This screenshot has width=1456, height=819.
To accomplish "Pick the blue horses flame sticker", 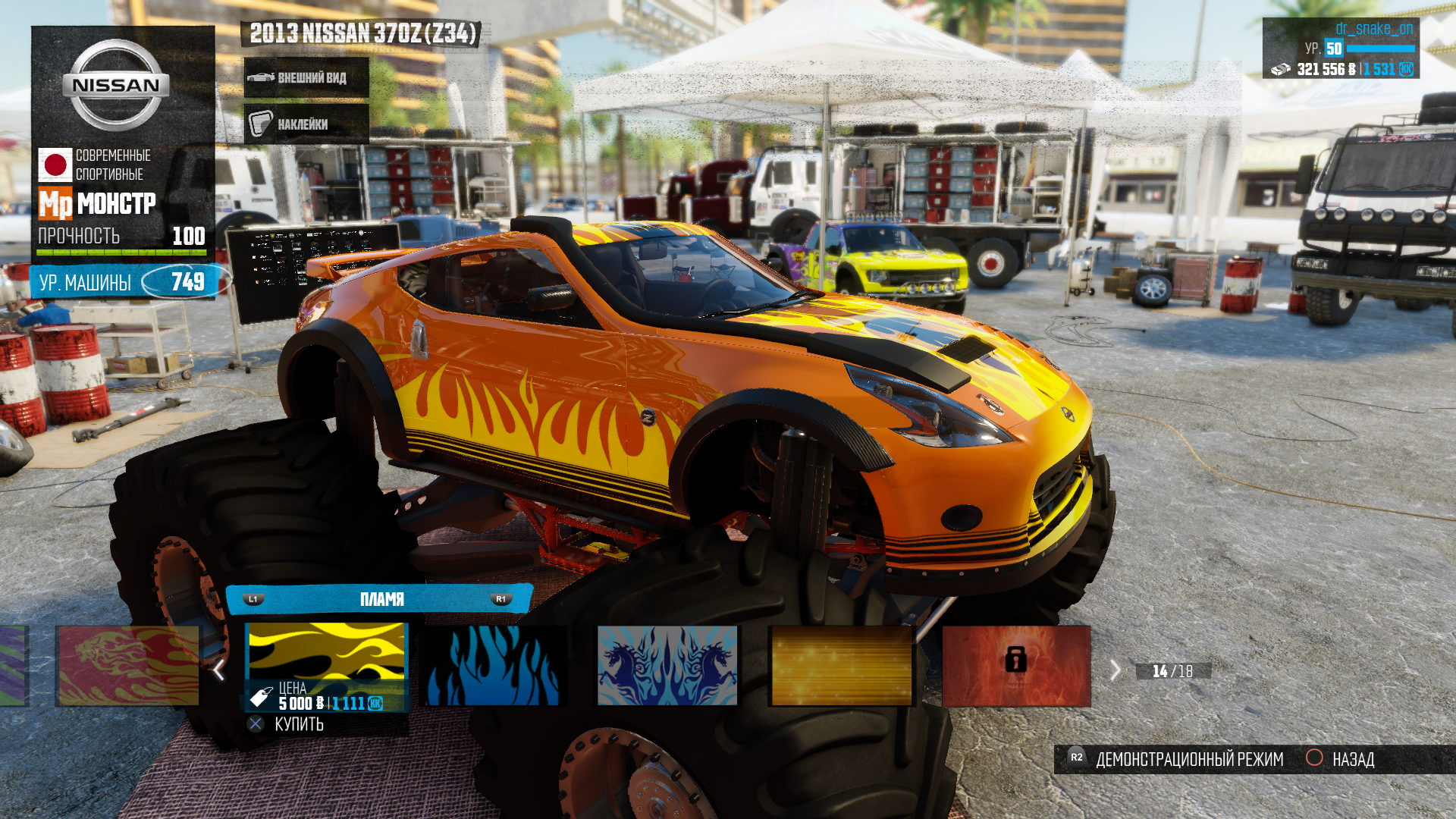I will coord(667,666).
